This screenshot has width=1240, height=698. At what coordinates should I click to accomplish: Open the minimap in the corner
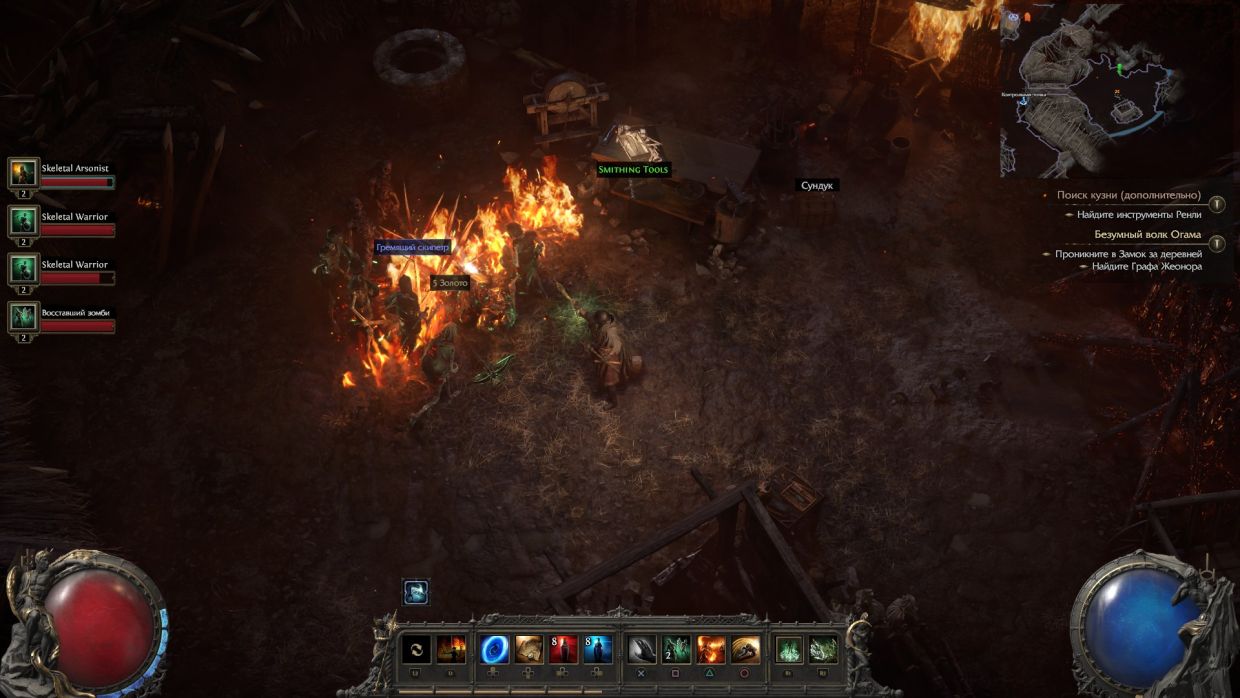[x=1100, y=90]
